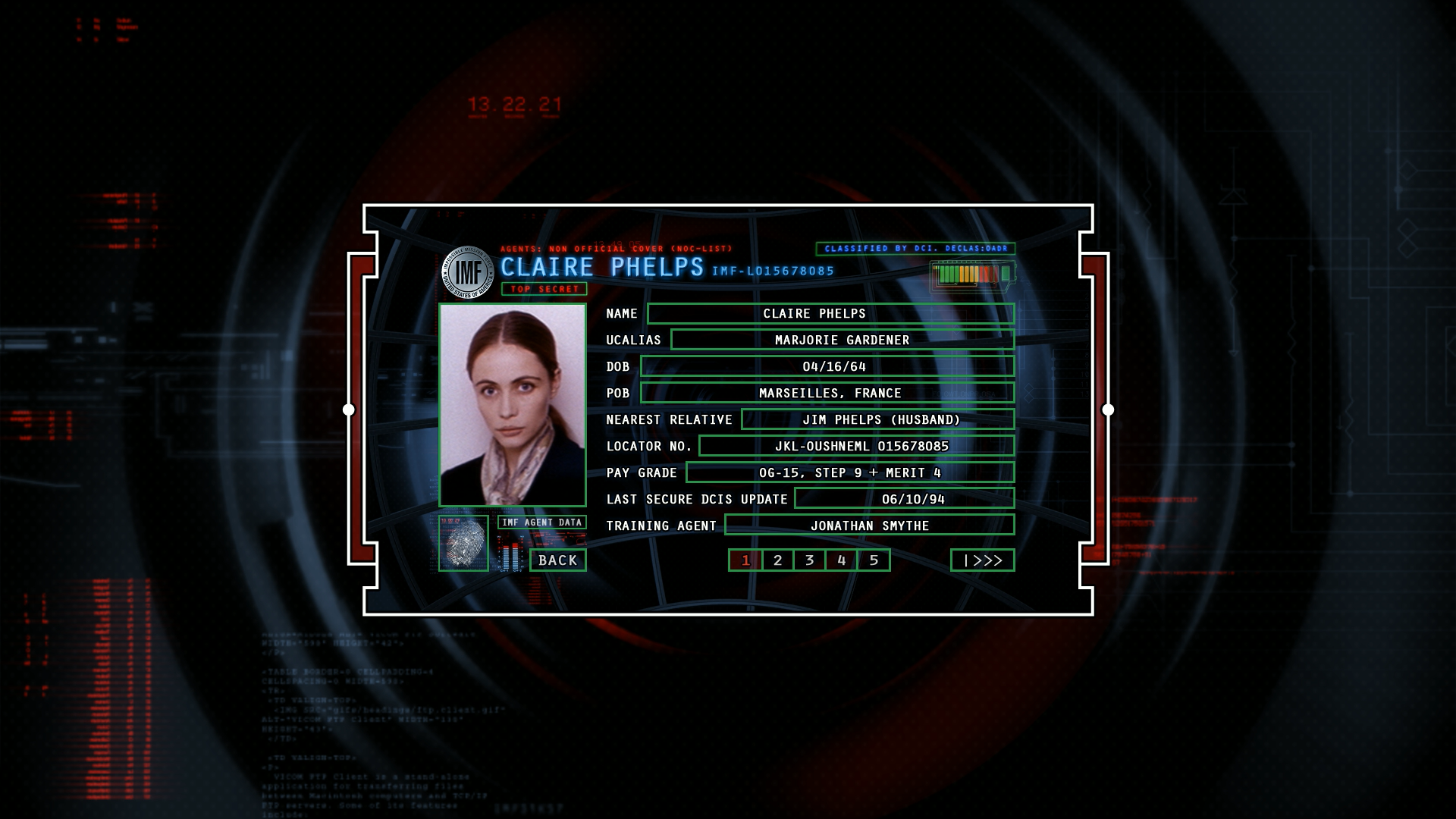This screenshot has height=819, width=1456.
Task: Click the agent portrait photo
Action: coord(513,405)
